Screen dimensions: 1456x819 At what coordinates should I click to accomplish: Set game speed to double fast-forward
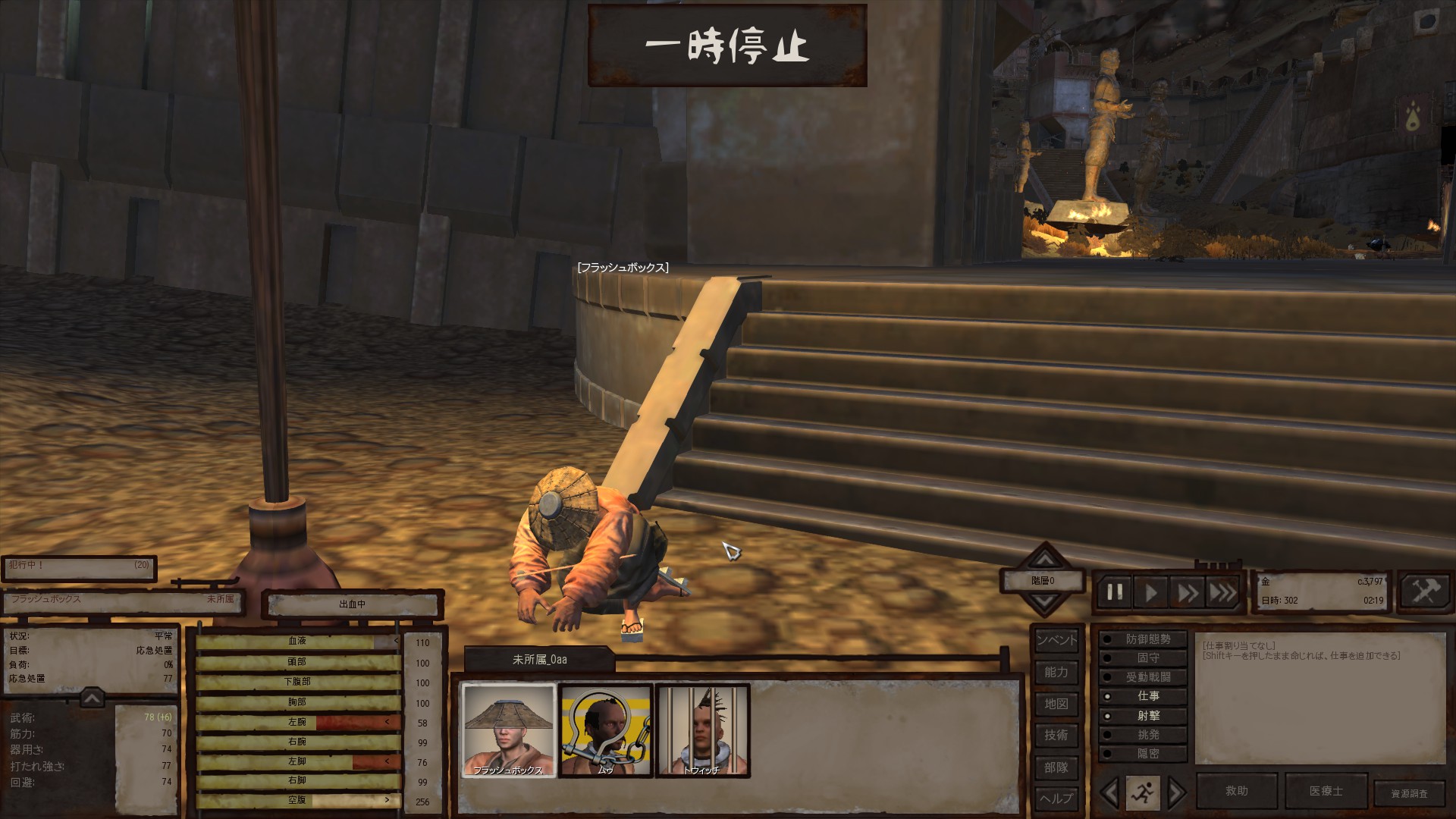tap(1187, 592)
